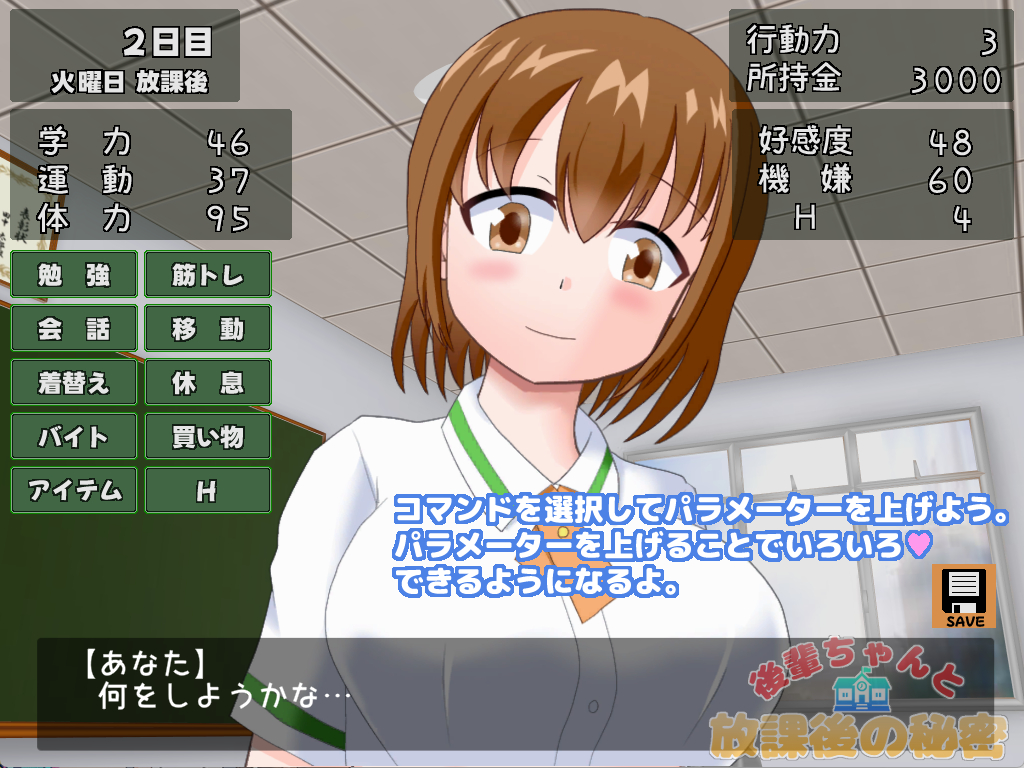Click the floppy disk SAVE icon

pyautogui.click(x=964, y=597)
